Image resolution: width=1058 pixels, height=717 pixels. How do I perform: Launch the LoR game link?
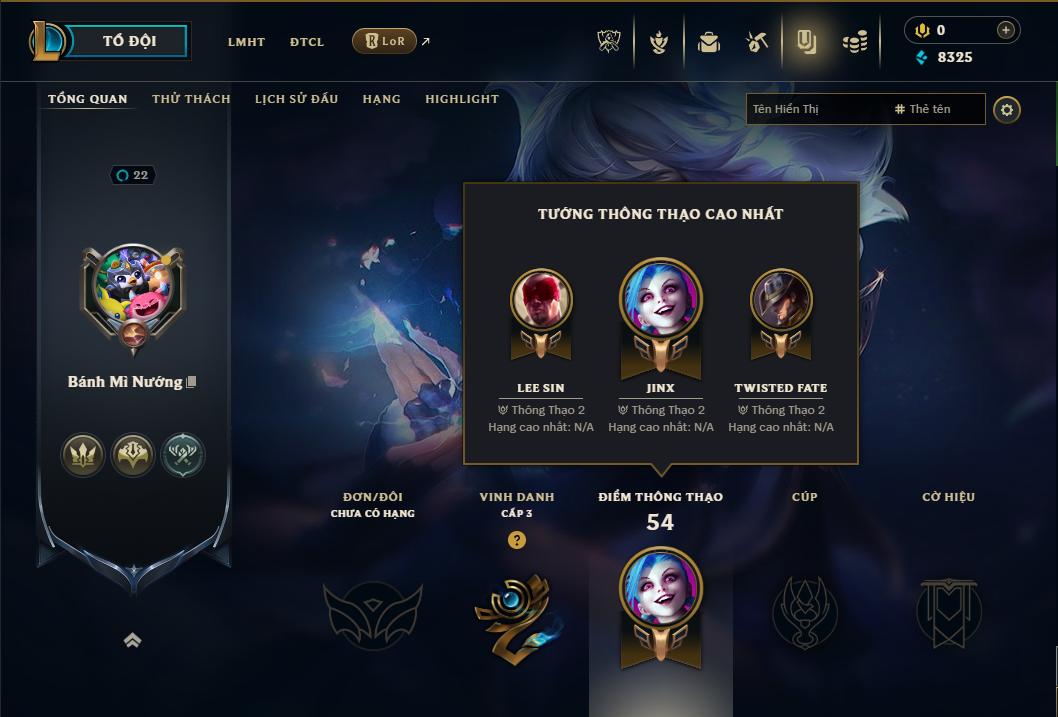click(385, 41)
